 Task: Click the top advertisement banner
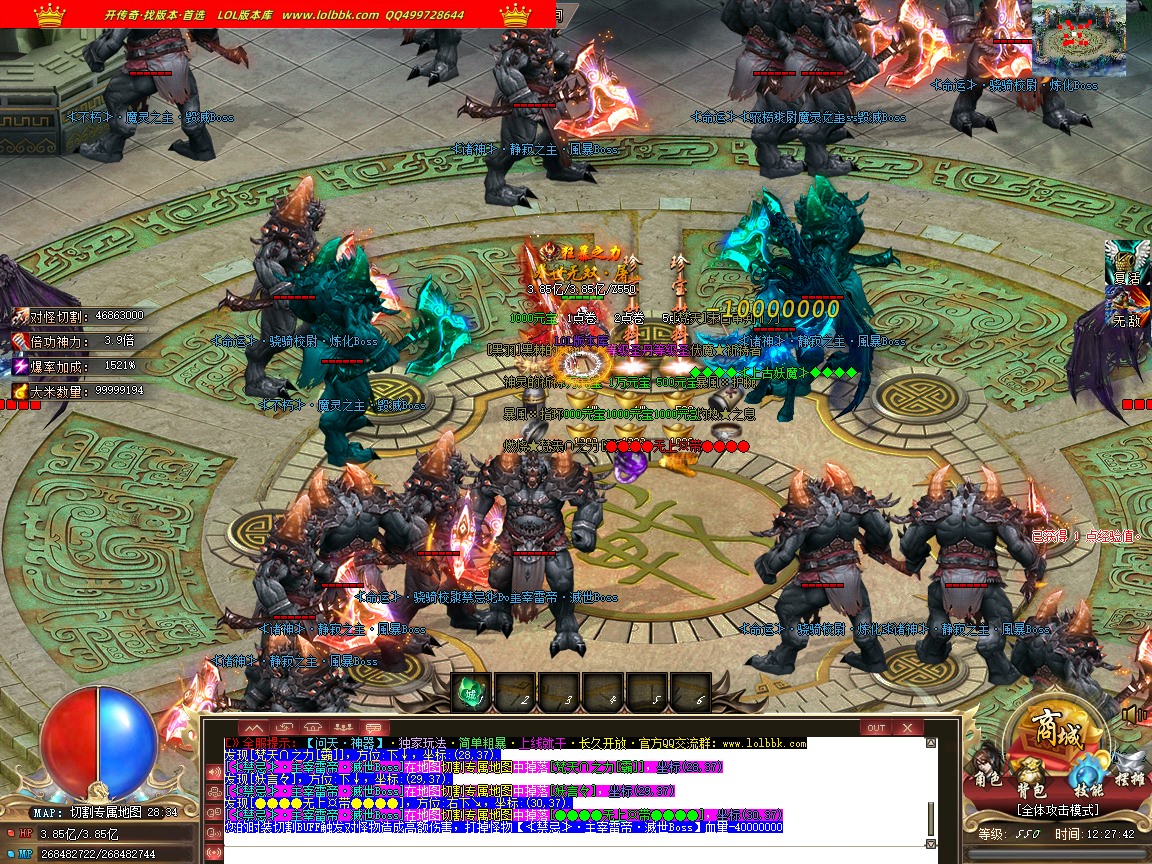coord(277,14)
